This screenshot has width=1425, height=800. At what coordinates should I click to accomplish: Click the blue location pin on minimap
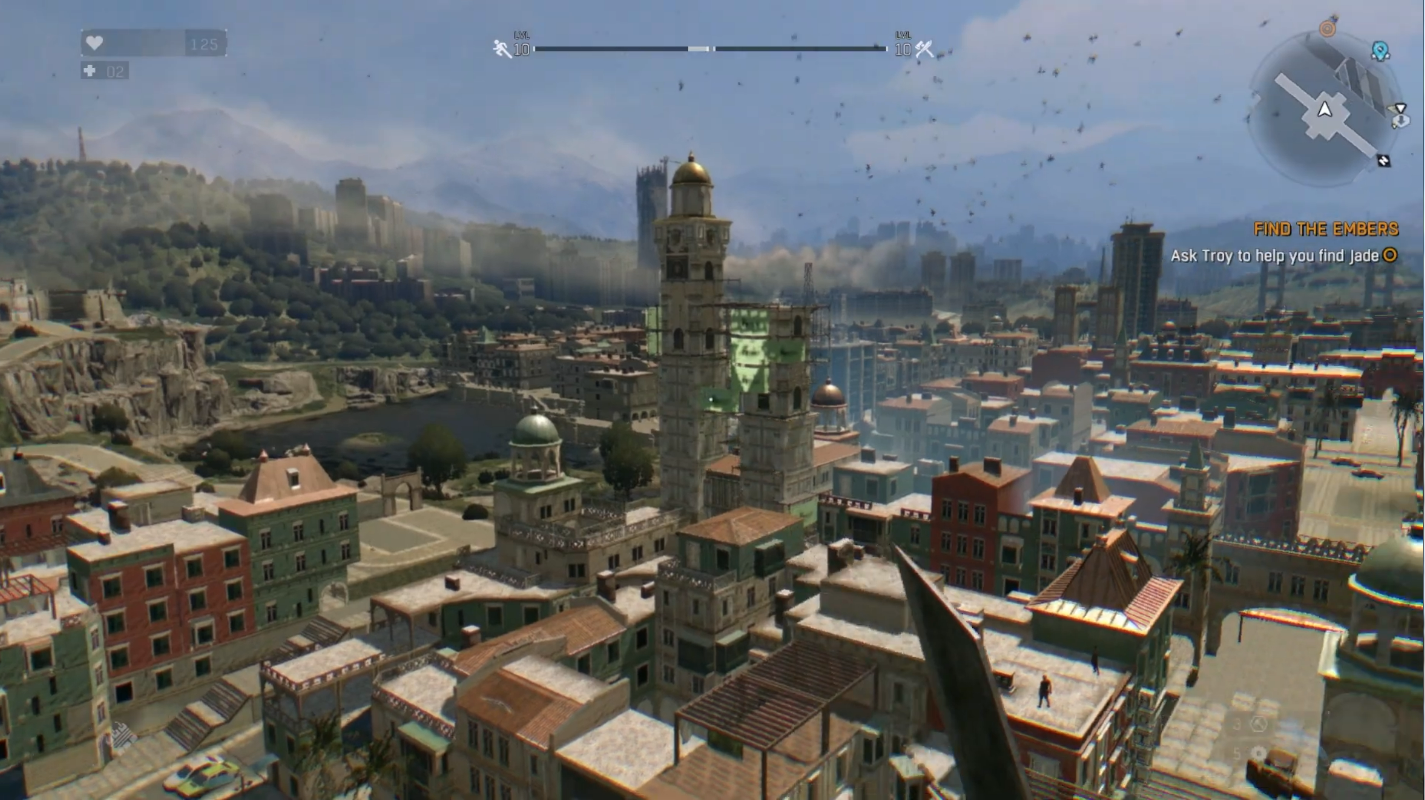1380,50
